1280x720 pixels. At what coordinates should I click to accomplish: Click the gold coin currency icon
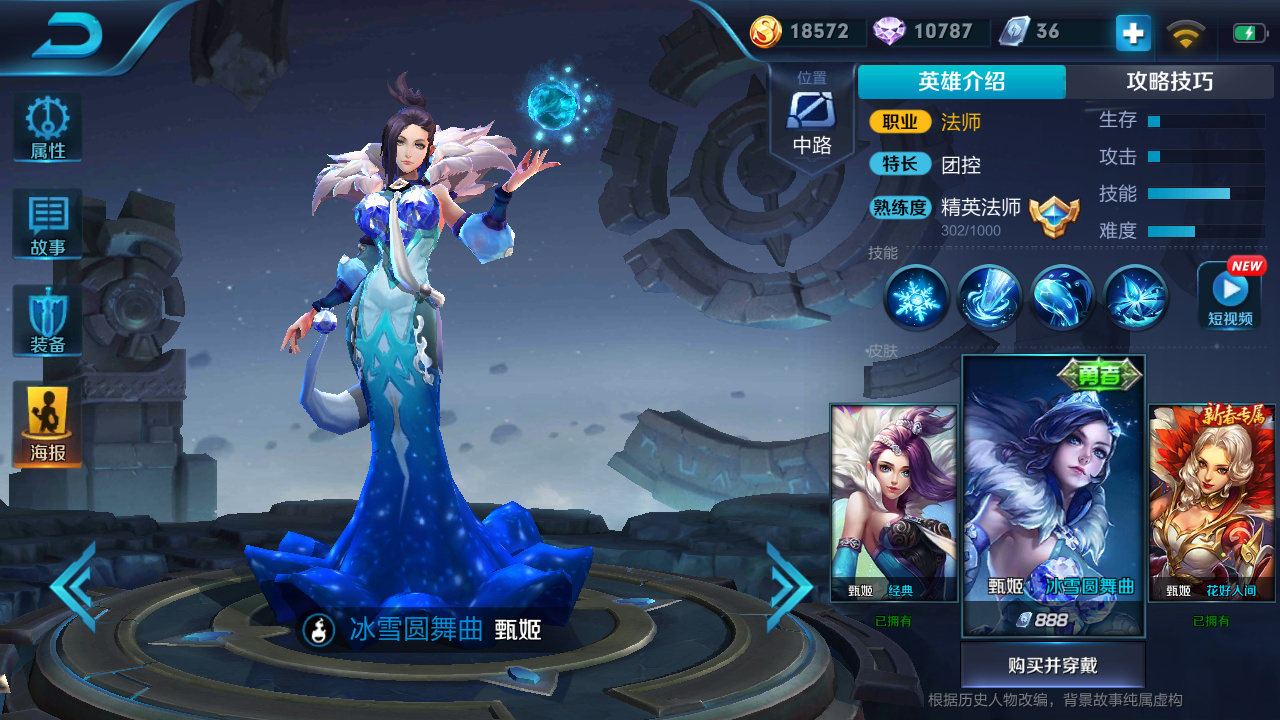[x=765, y=31]
